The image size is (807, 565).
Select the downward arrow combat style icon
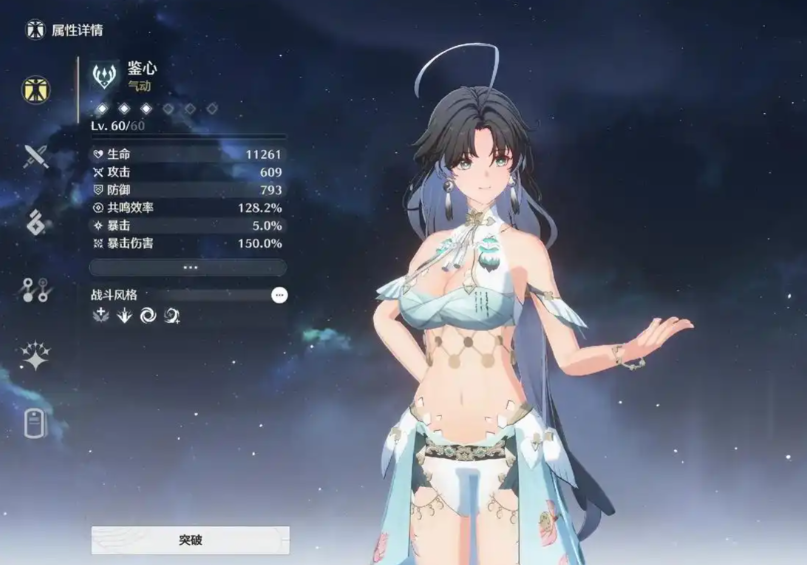[x=124, y=316]
